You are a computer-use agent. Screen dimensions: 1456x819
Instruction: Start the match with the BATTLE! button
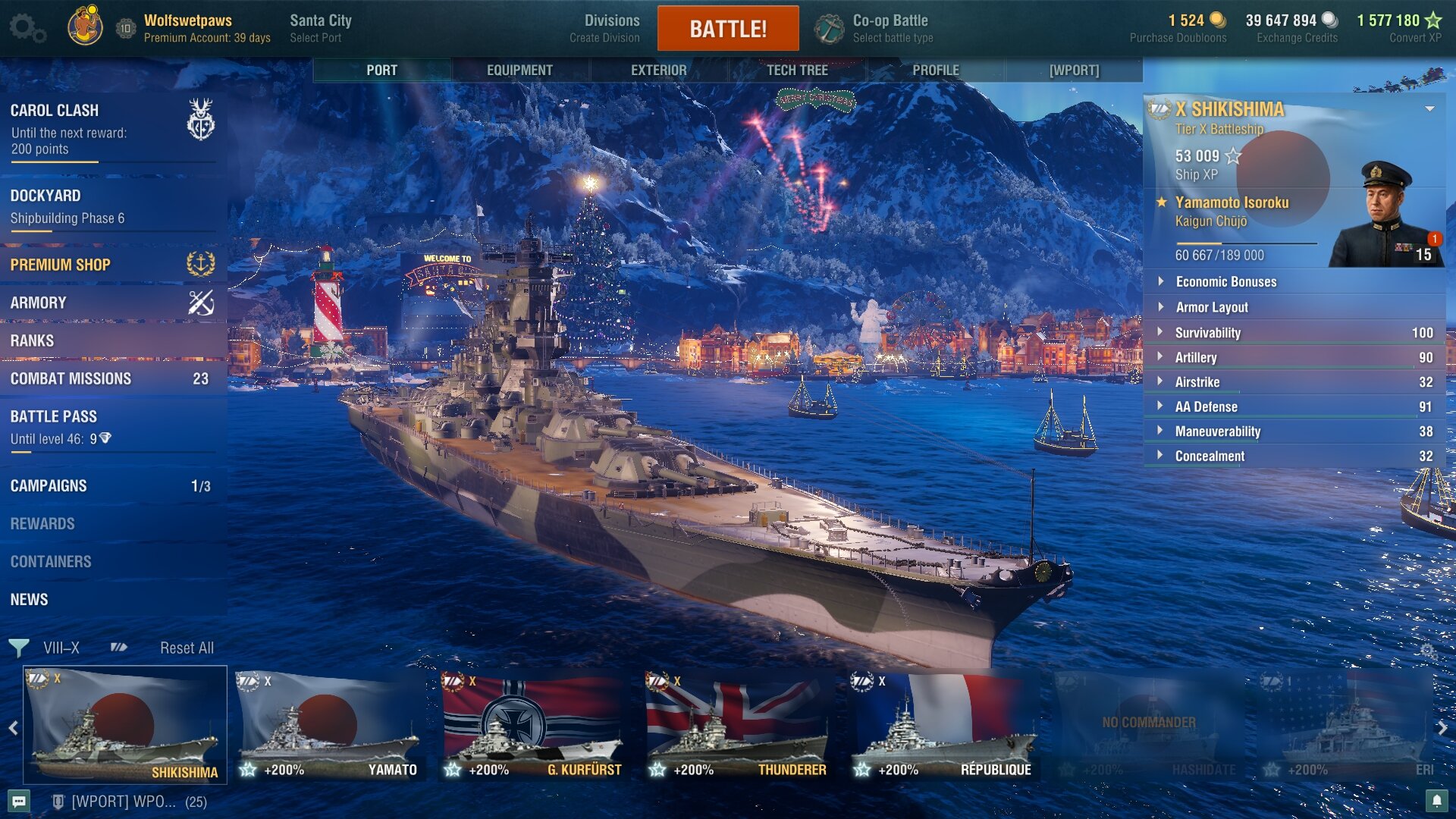727,29
